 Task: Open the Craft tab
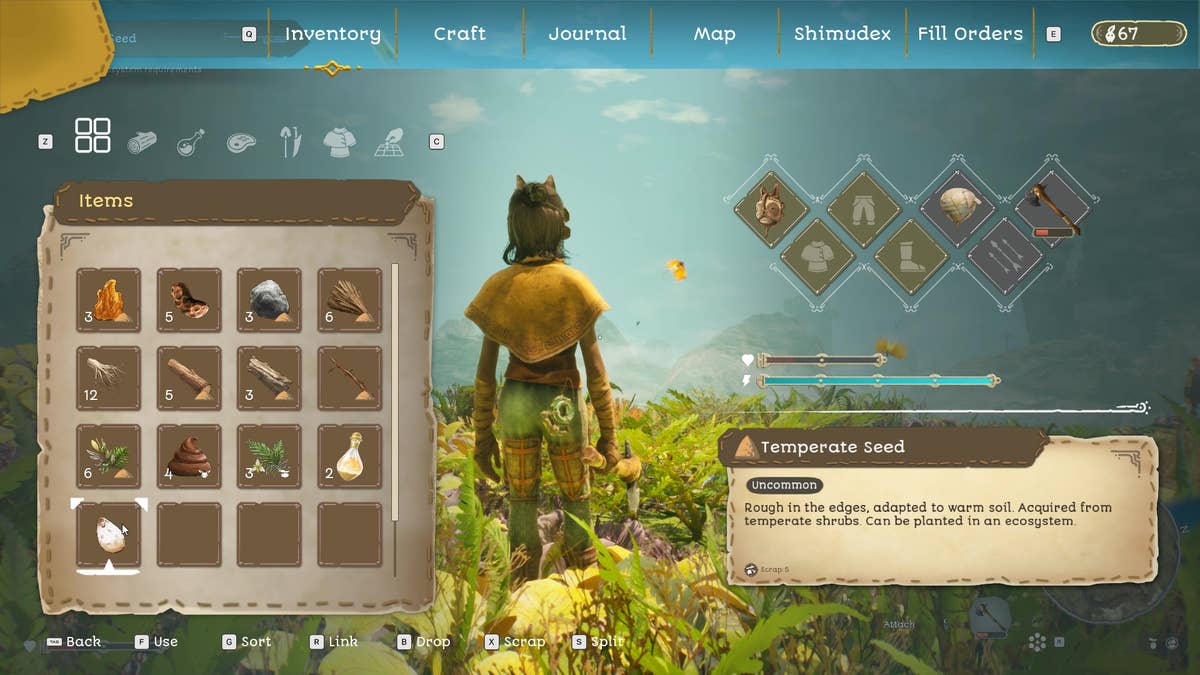[459, 34]
